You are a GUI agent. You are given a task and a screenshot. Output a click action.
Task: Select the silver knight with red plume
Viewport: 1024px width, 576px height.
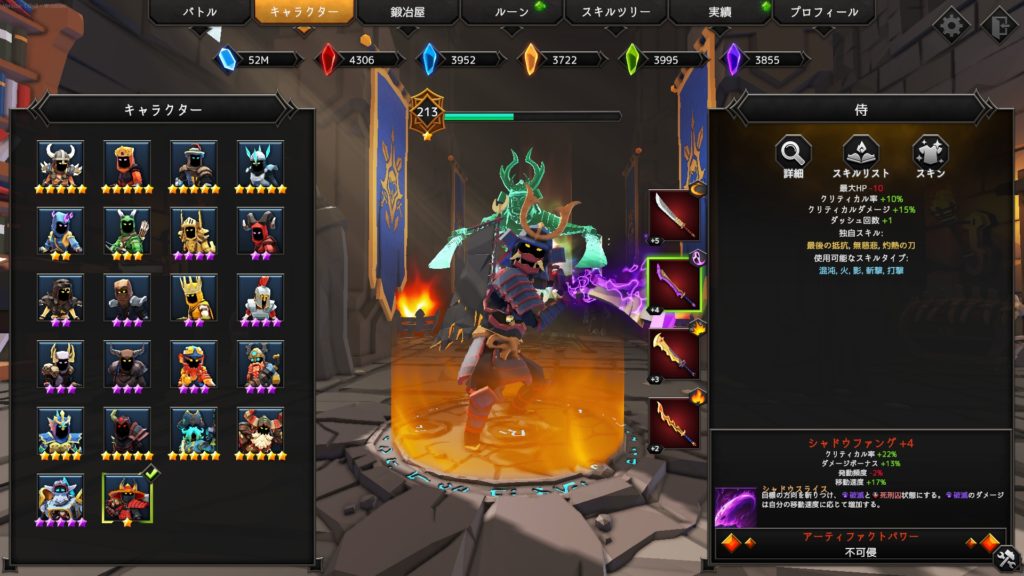pos(260,296)
